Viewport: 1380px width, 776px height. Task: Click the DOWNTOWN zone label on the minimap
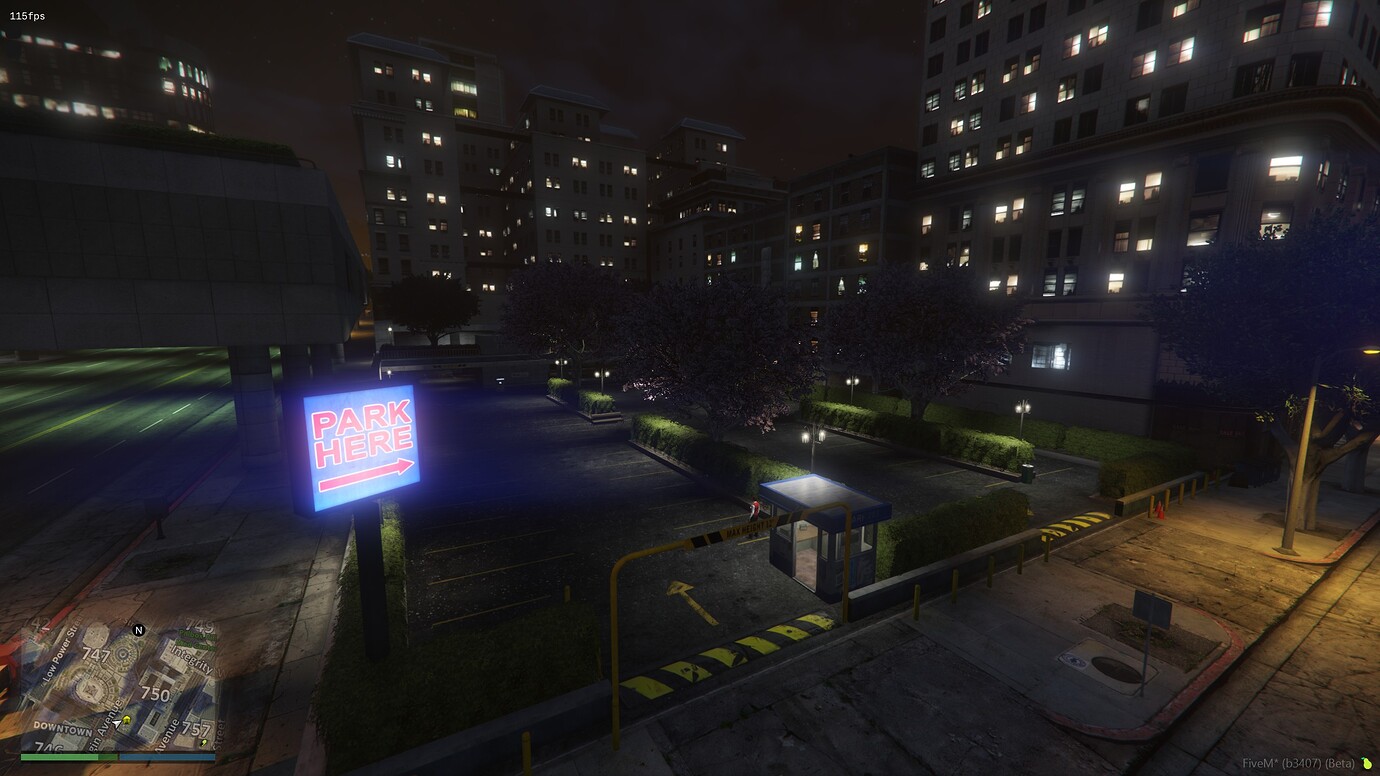[x=63, y=728]
